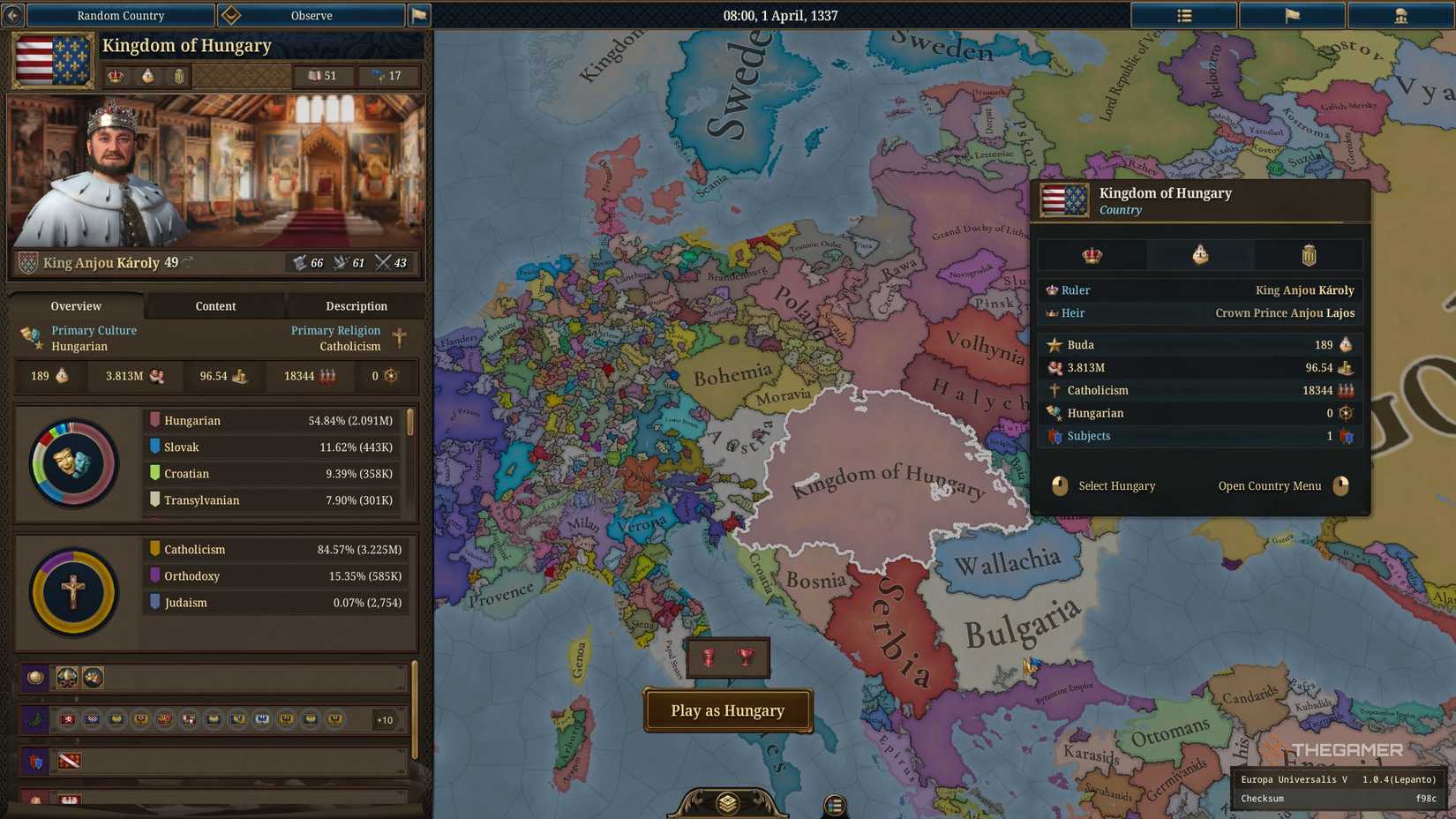Expand the character list with the +10 button
1456x819 pixels.
[x=384, y=719]
